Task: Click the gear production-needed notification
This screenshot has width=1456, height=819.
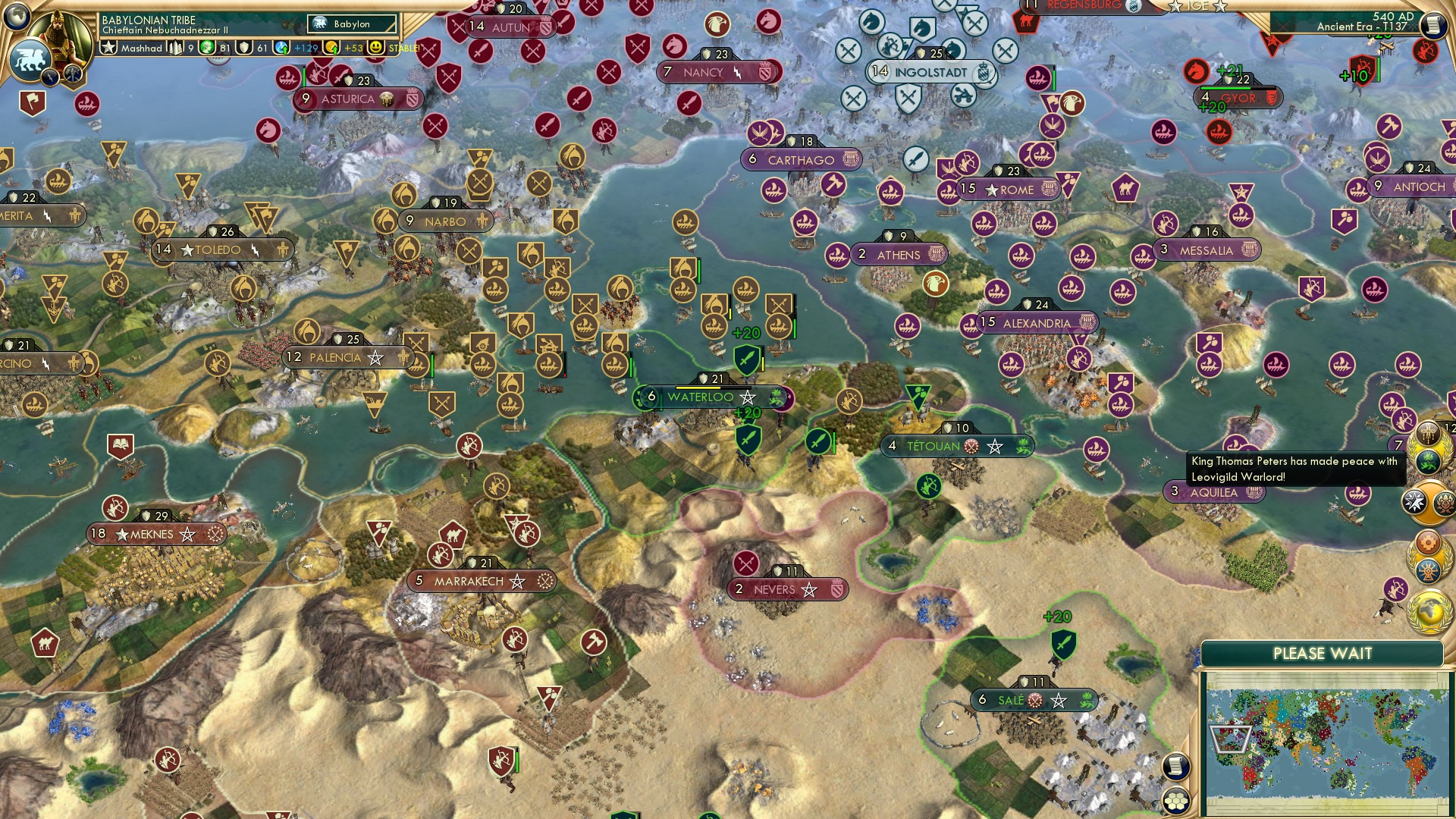Action: coord(1427,541)
